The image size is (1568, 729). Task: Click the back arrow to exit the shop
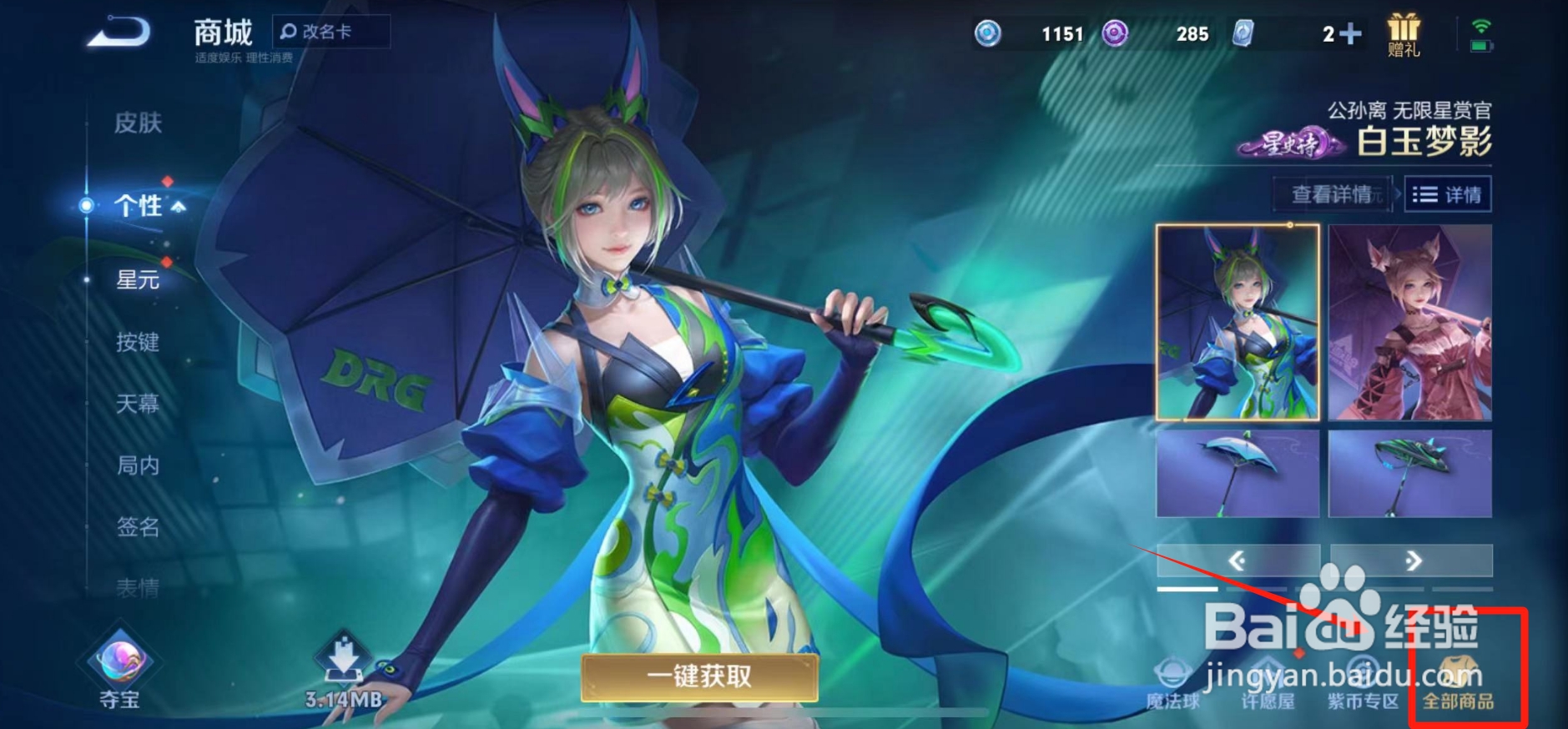118,32
